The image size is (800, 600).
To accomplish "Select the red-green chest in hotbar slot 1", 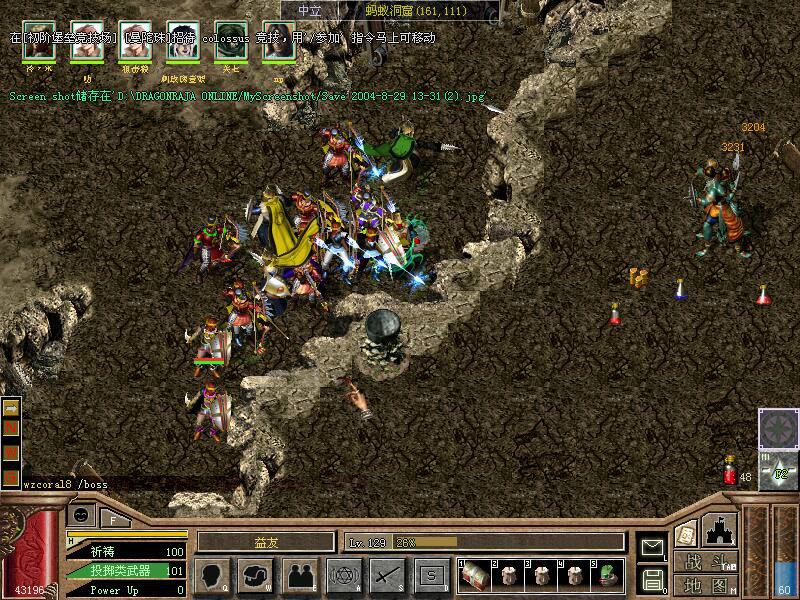I will pos(474,574).
